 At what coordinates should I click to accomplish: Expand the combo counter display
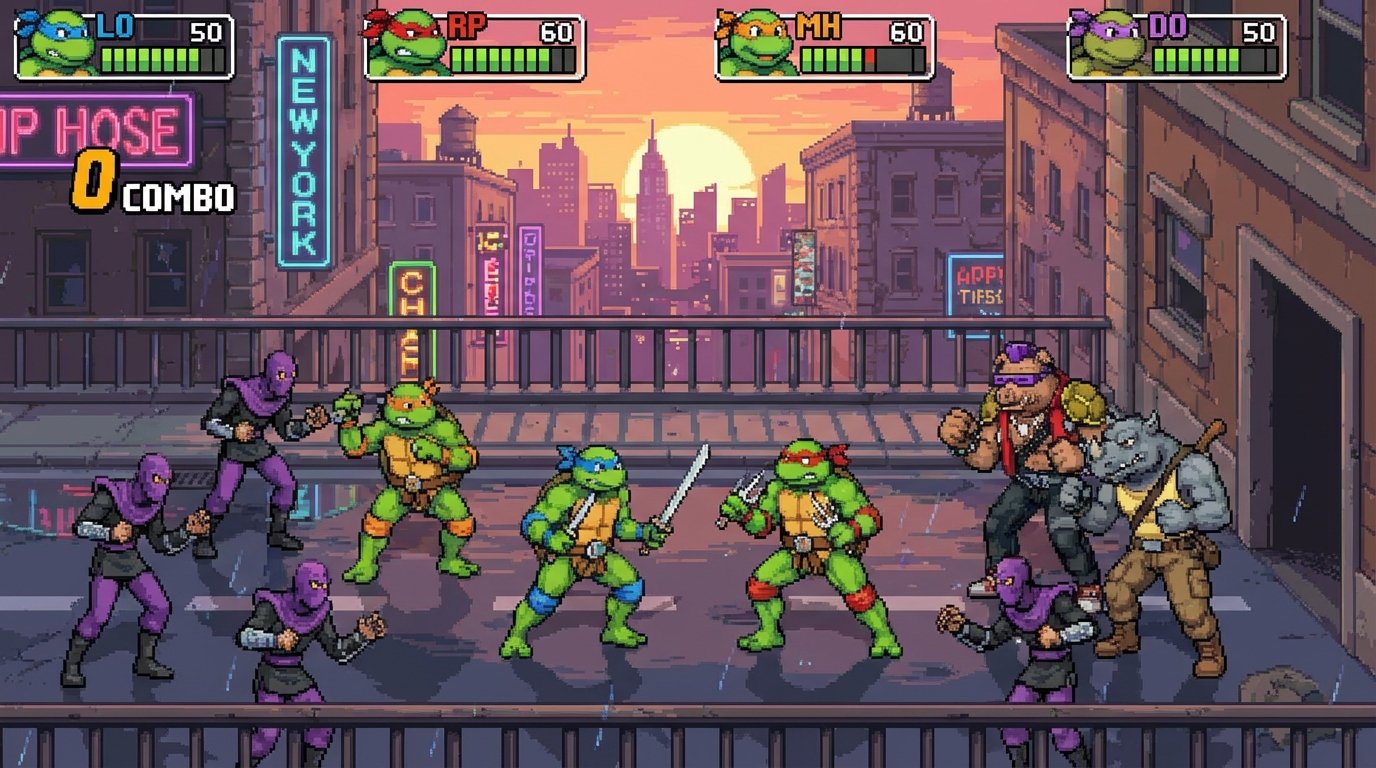pos(150,186)
